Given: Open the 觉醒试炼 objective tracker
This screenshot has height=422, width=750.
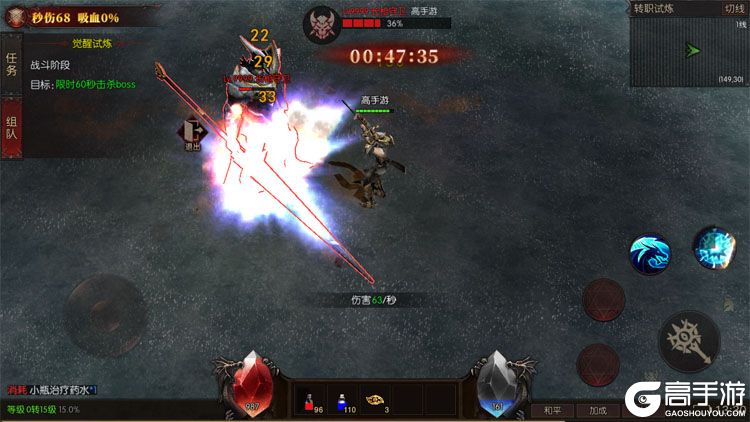Looking at the screenshot, I should (x=92, y=44).
